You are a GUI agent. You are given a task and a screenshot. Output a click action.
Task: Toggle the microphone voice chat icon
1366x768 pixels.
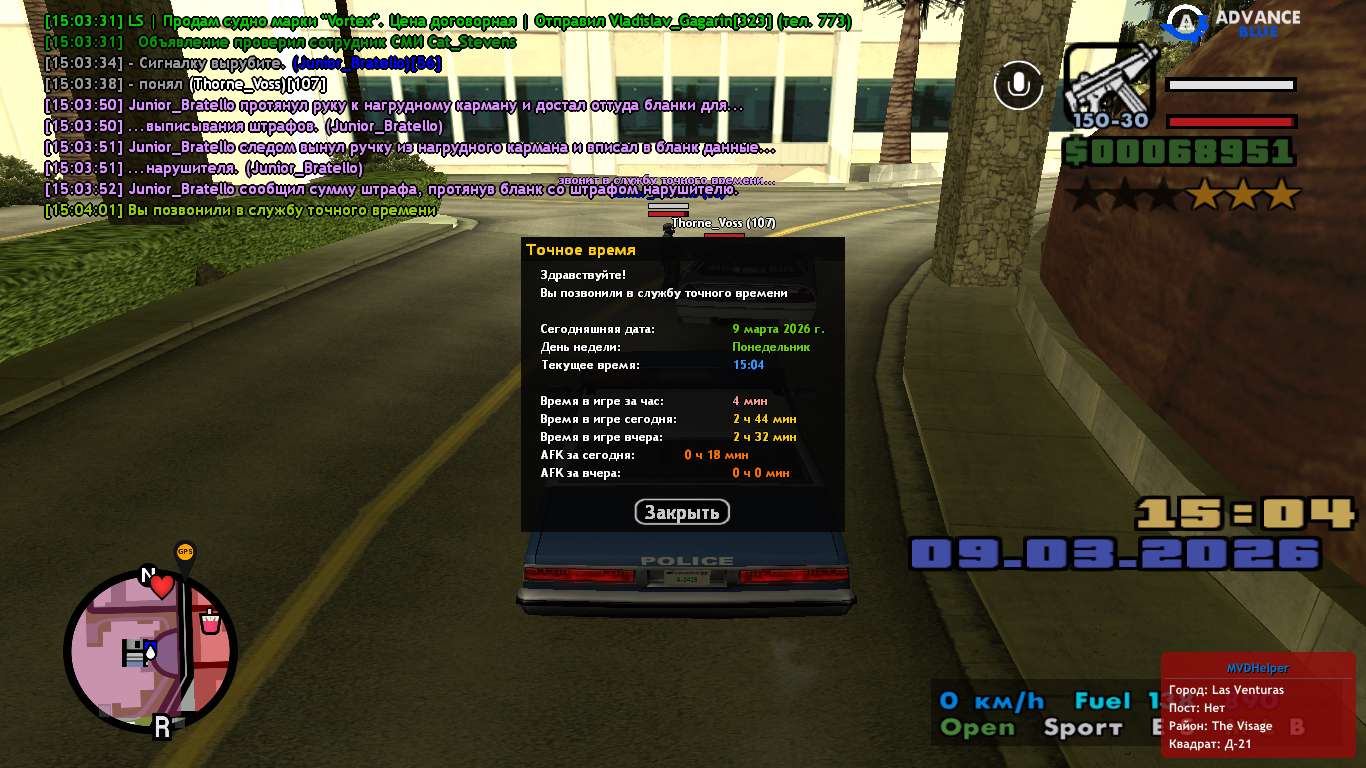tap(1018, 85)
